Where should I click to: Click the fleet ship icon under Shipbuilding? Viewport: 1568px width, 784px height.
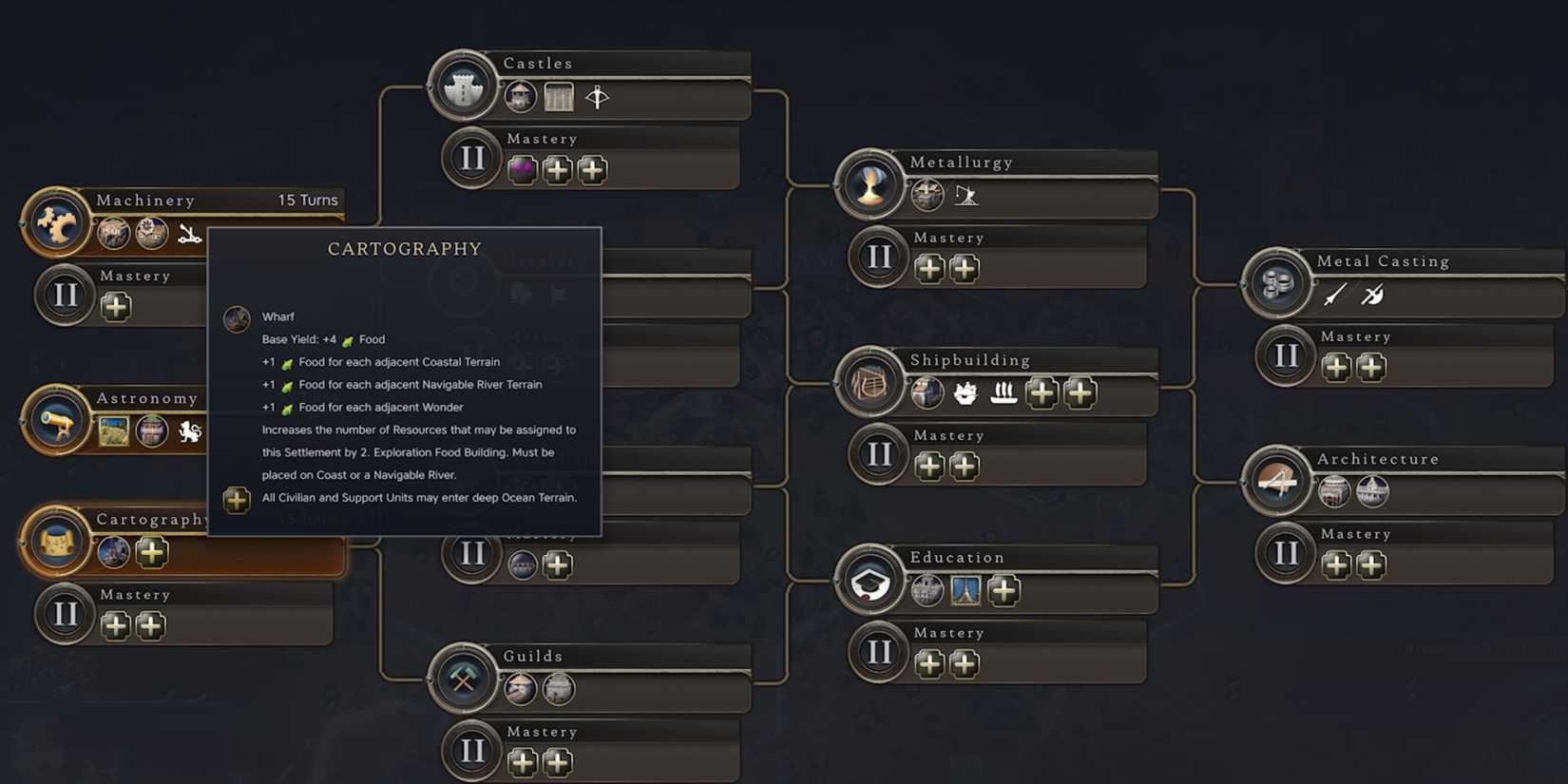(1004, 392)
